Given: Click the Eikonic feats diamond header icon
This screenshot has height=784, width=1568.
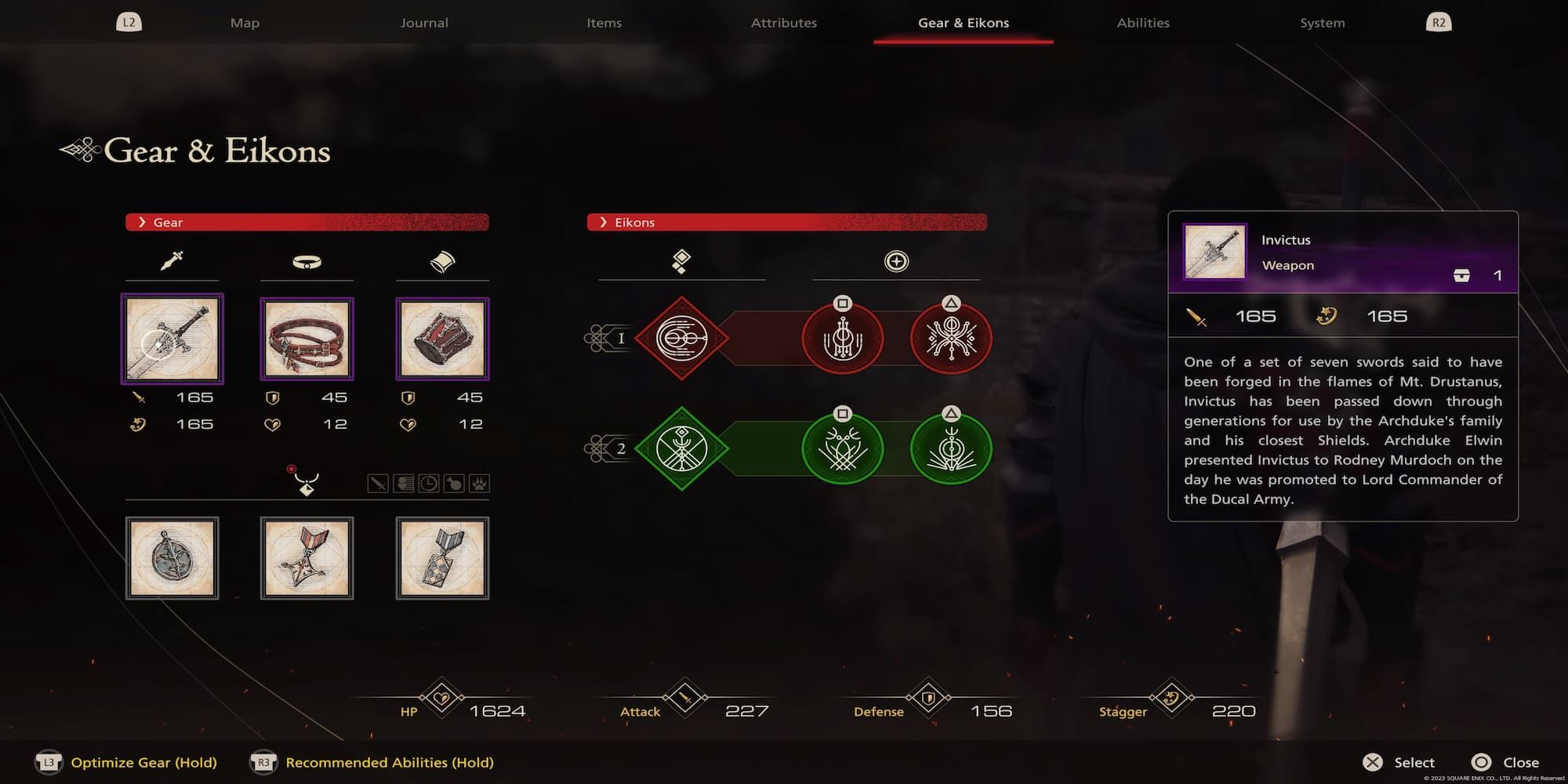Looking at the screenshot, I should pos(681,261).
